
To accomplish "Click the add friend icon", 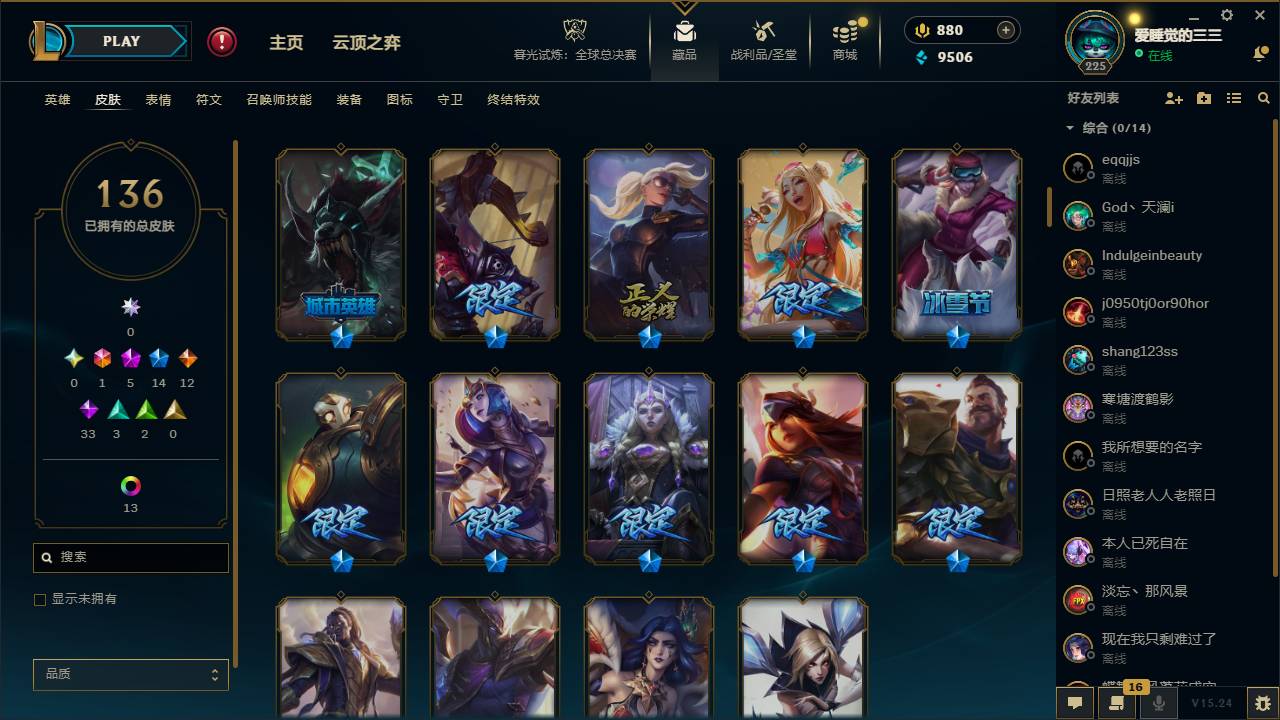I will [1172, 98].
